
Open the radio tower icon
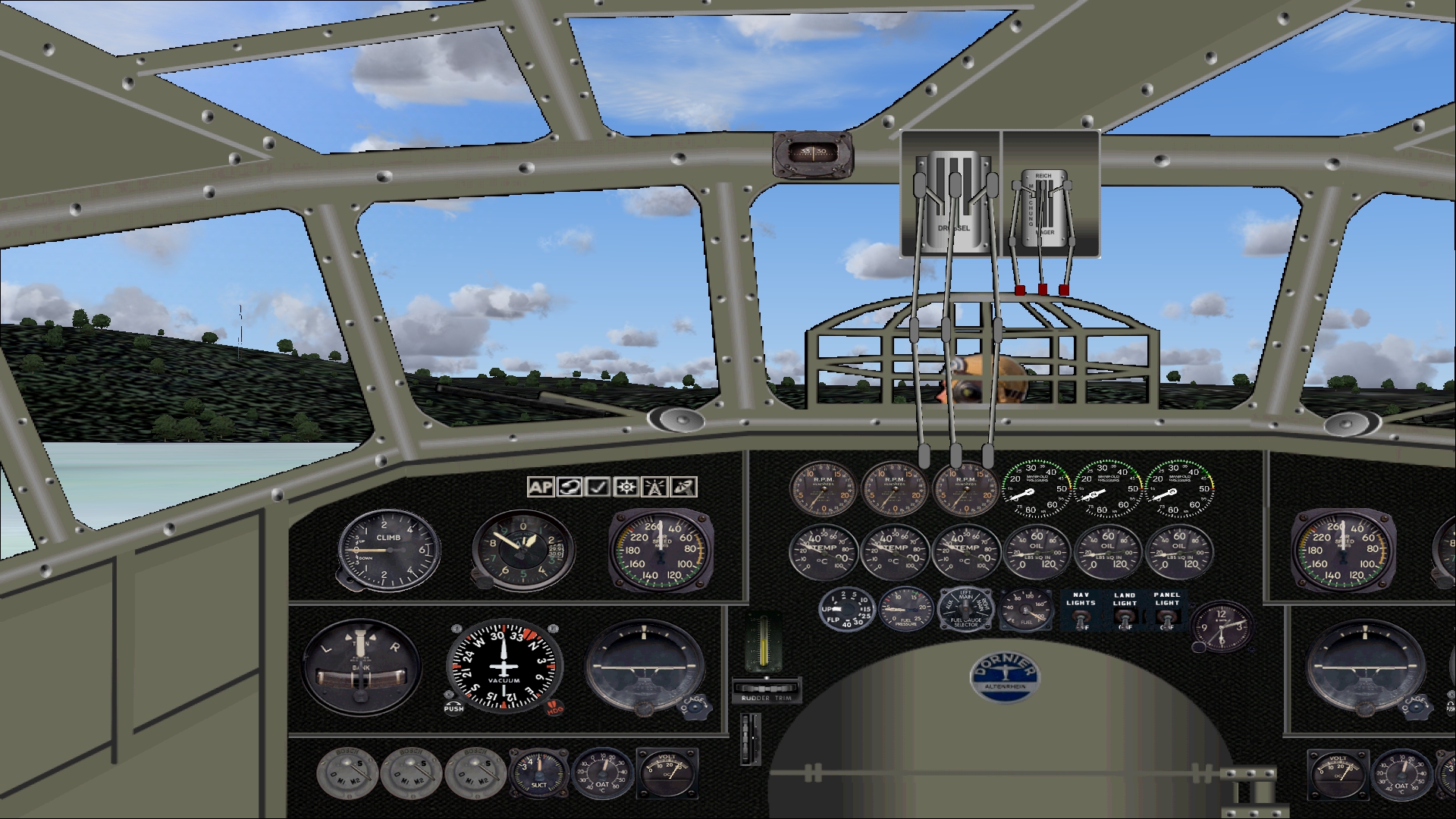(x=654, y=487)
